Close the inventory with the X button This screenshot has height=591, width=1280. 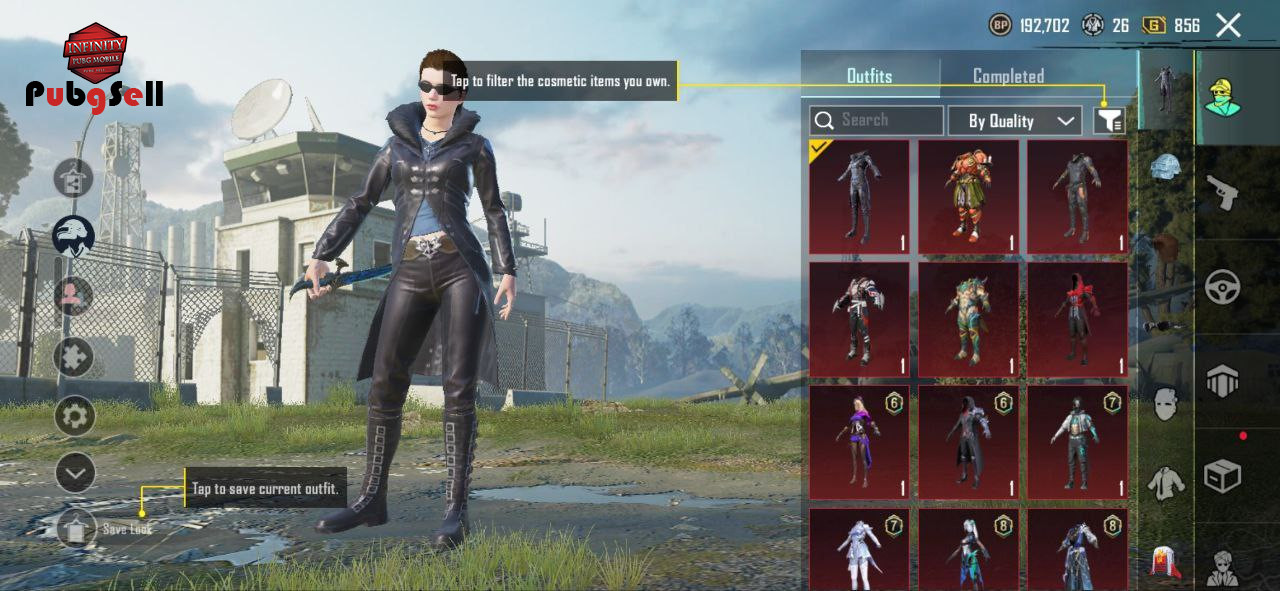point(1228,26)
